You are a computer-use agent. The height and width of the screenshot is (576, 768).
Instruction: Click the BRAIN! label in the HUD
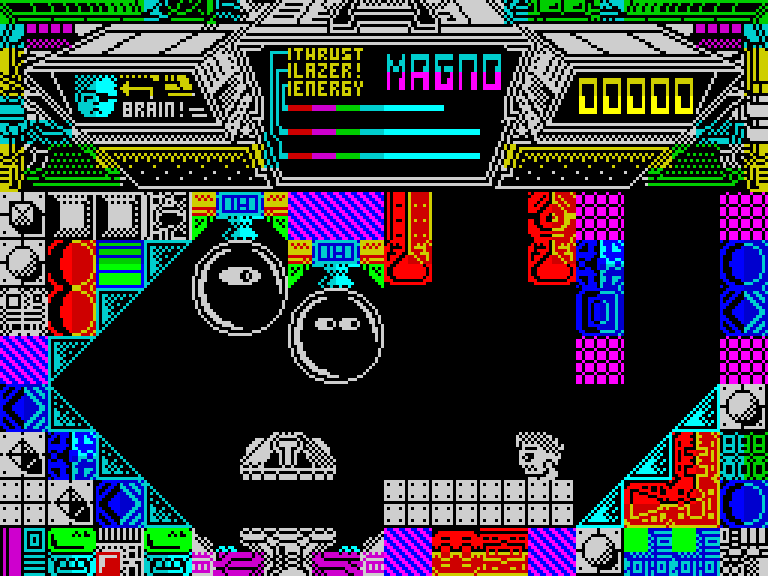coord(153,109)
